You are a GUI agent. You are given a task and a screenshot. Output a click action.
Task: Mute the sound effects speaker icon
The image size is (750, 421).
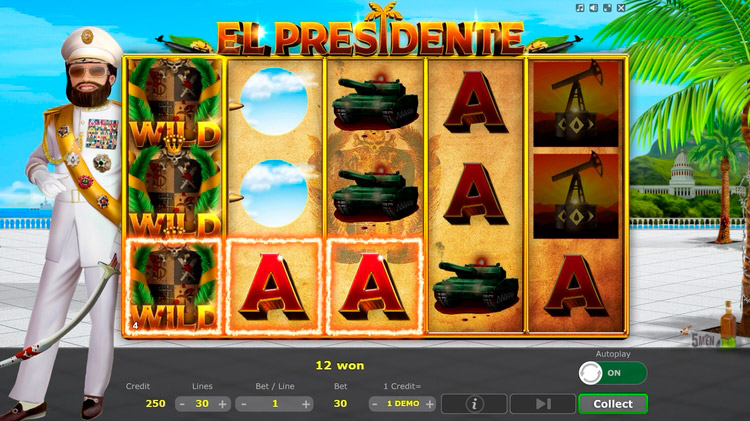tap(596, 8)
